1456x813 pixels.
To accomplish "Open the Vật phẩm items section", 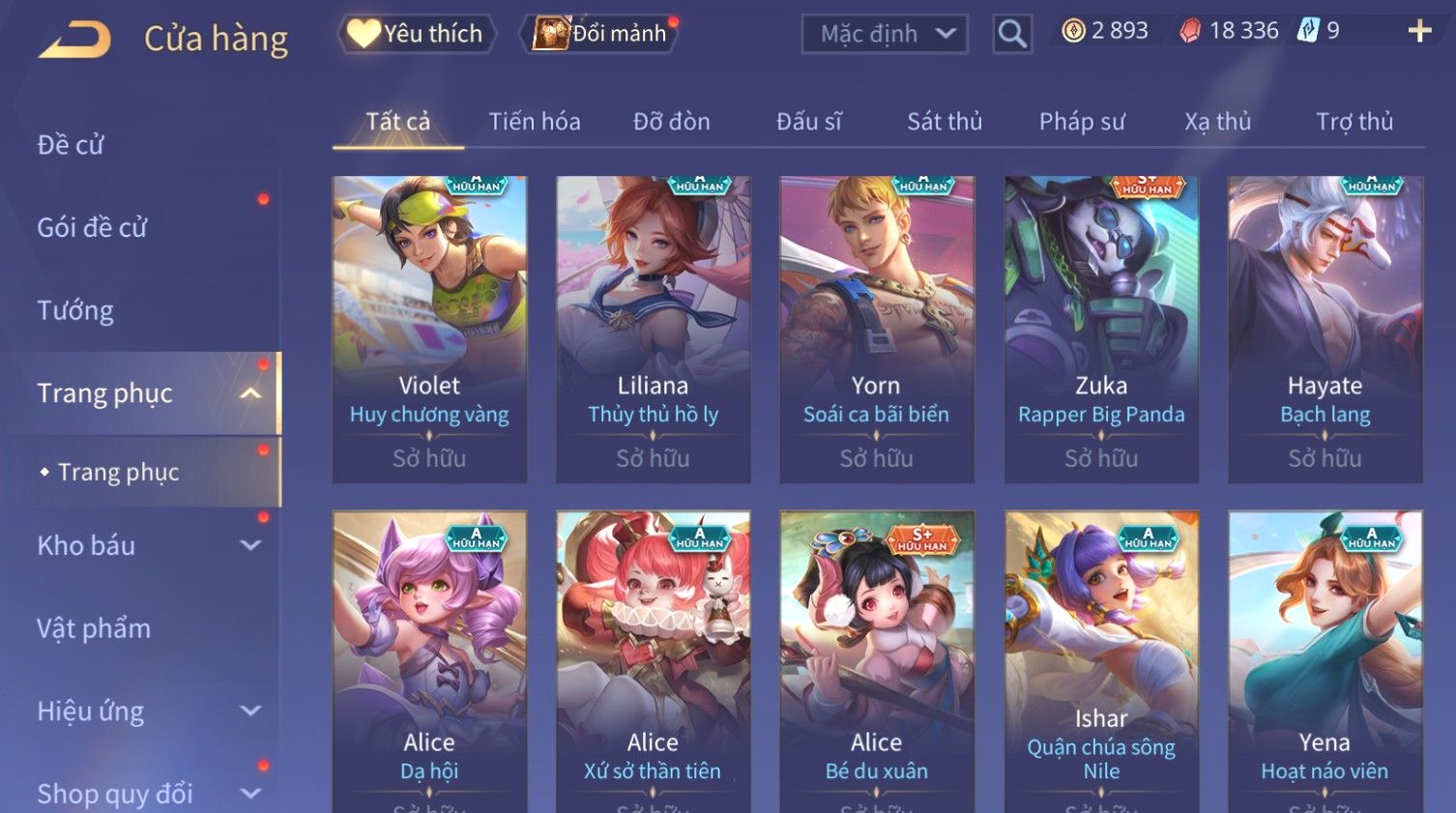I will click(x=94, y=628).
